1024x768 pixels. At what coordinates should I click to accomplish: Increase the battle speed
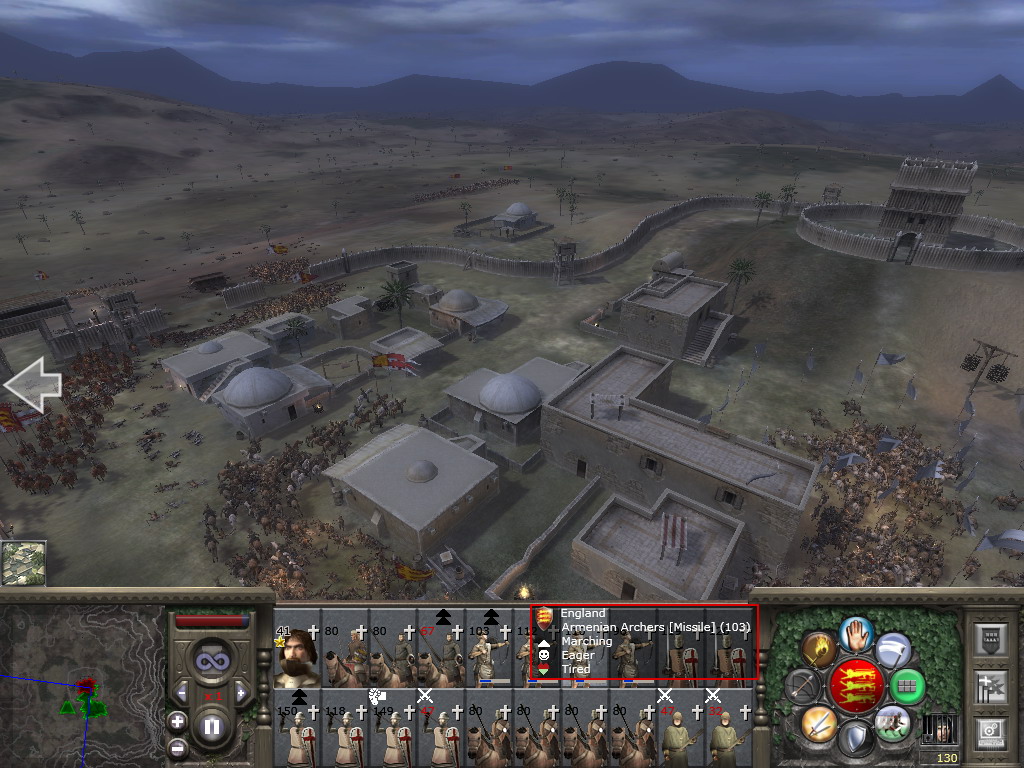240,692
